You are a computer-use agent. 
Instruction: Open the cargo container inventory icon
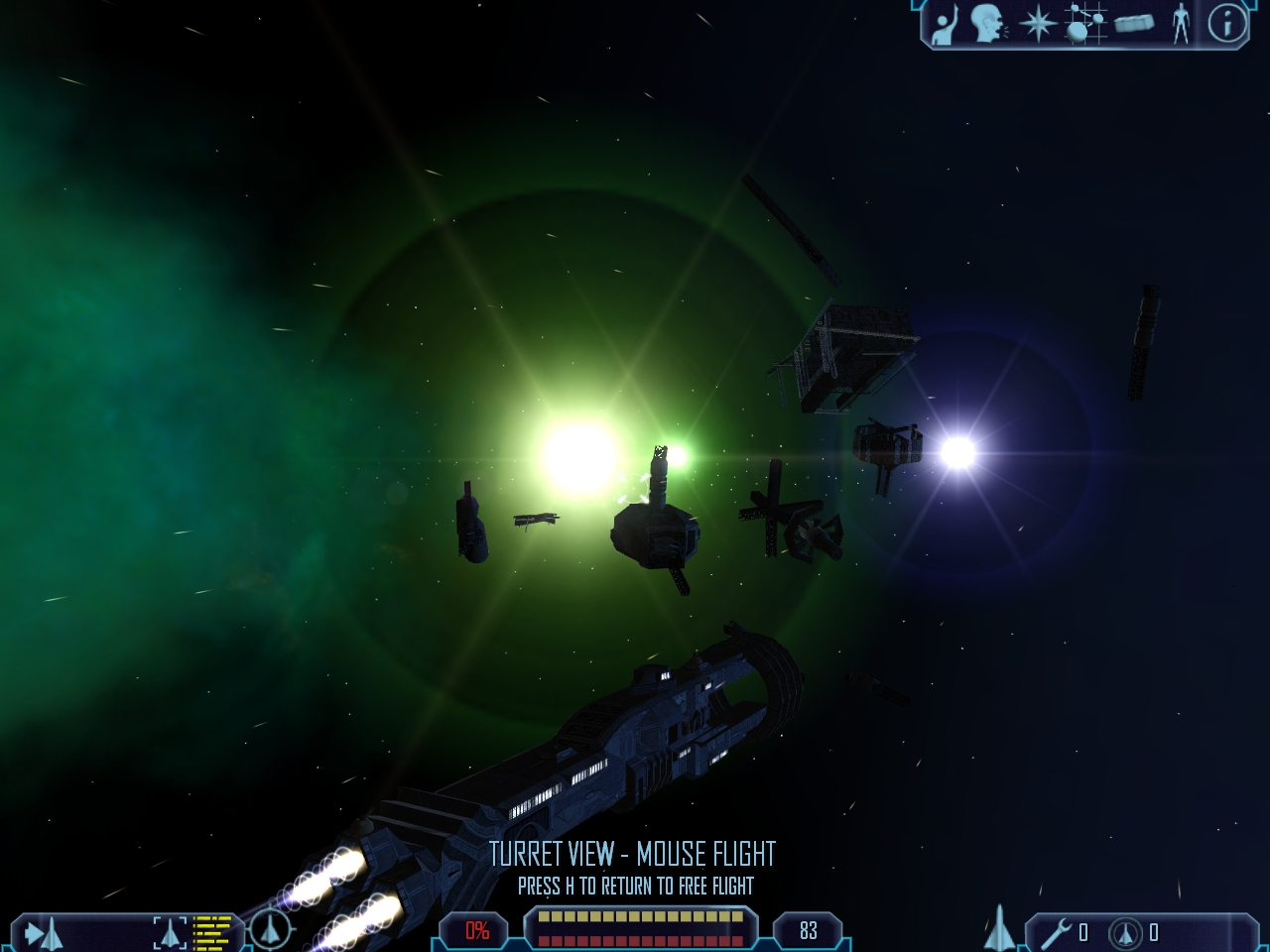[1133, 24]
